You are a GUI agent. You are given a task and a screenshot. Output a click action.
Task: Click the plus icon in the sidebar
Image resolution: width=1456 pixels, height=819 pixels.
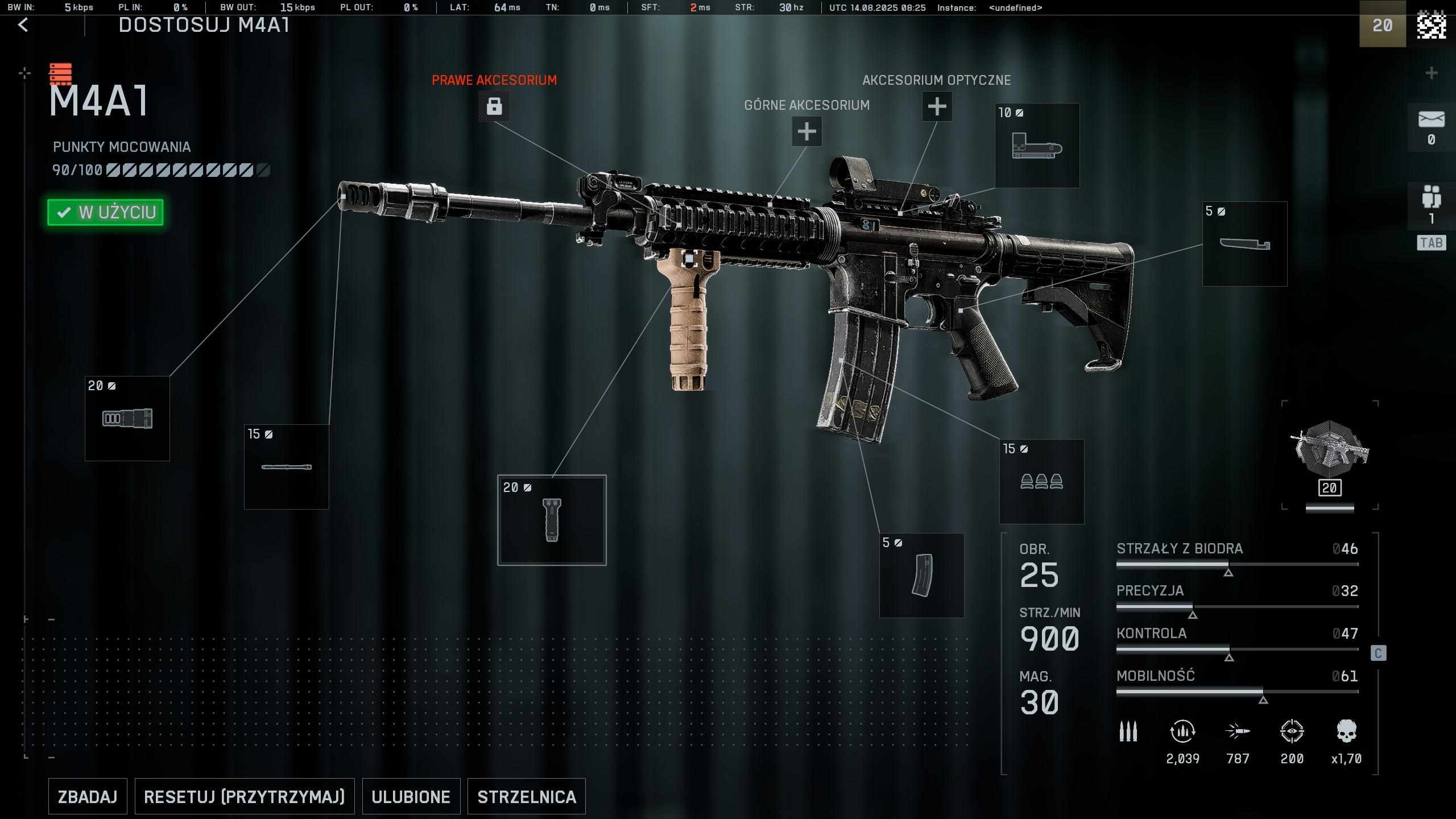pyautogui.click(x=1432, y=73)
